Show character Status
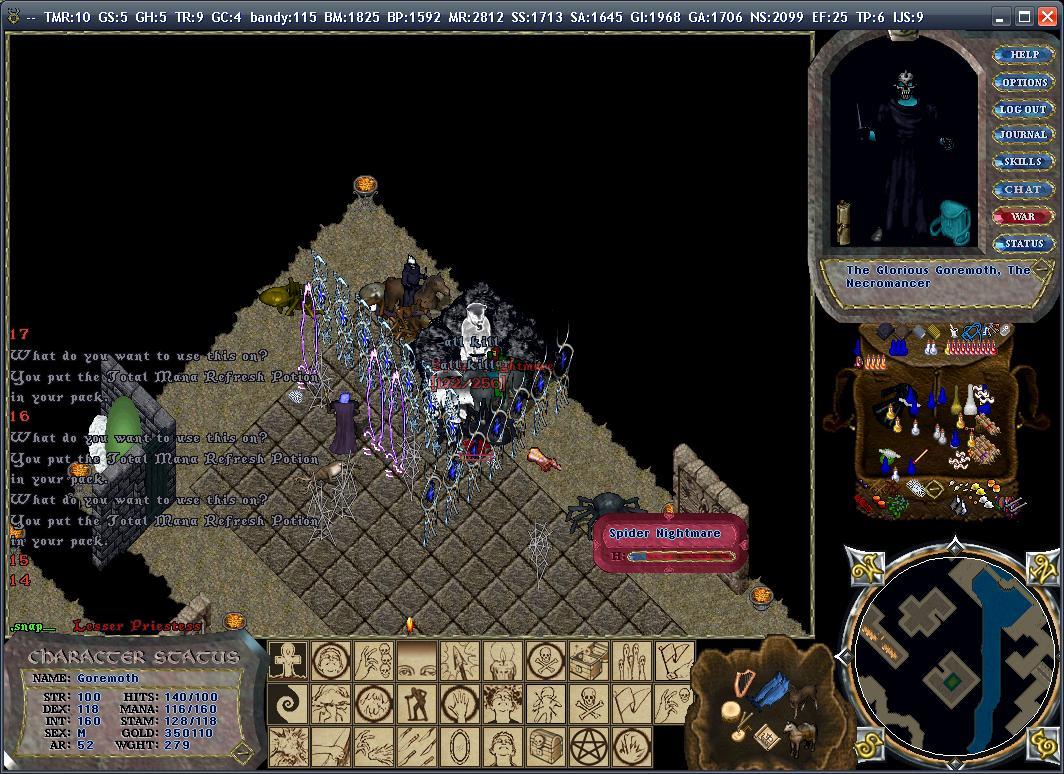This screenshot has height=774, width=1064. [1023, 243]
